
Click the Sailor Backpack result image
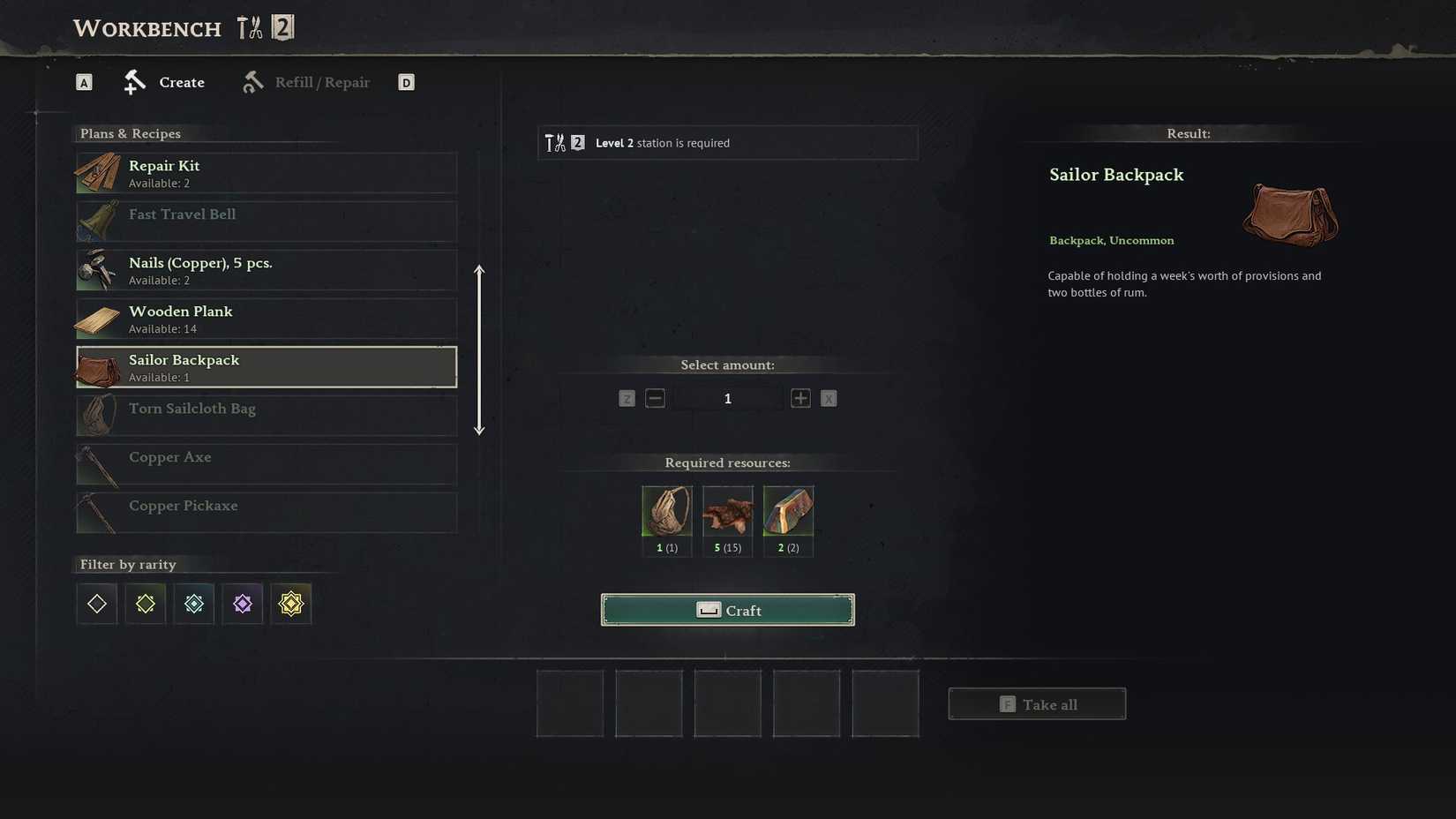pyautogui.click(x=1289, y=215)
